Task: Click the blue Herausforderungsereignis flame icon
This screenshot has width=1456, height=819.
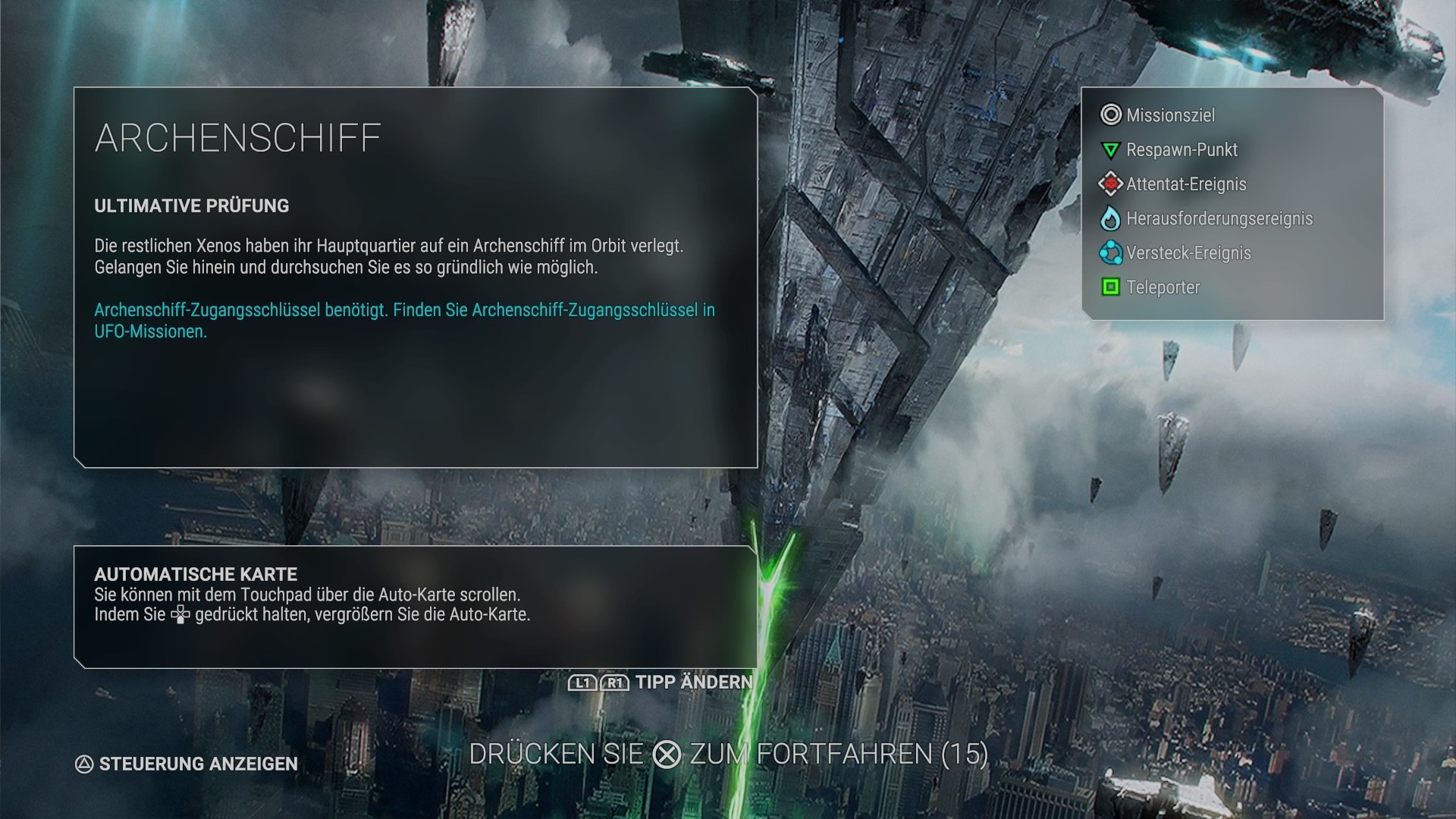Action: (1109, 218)
